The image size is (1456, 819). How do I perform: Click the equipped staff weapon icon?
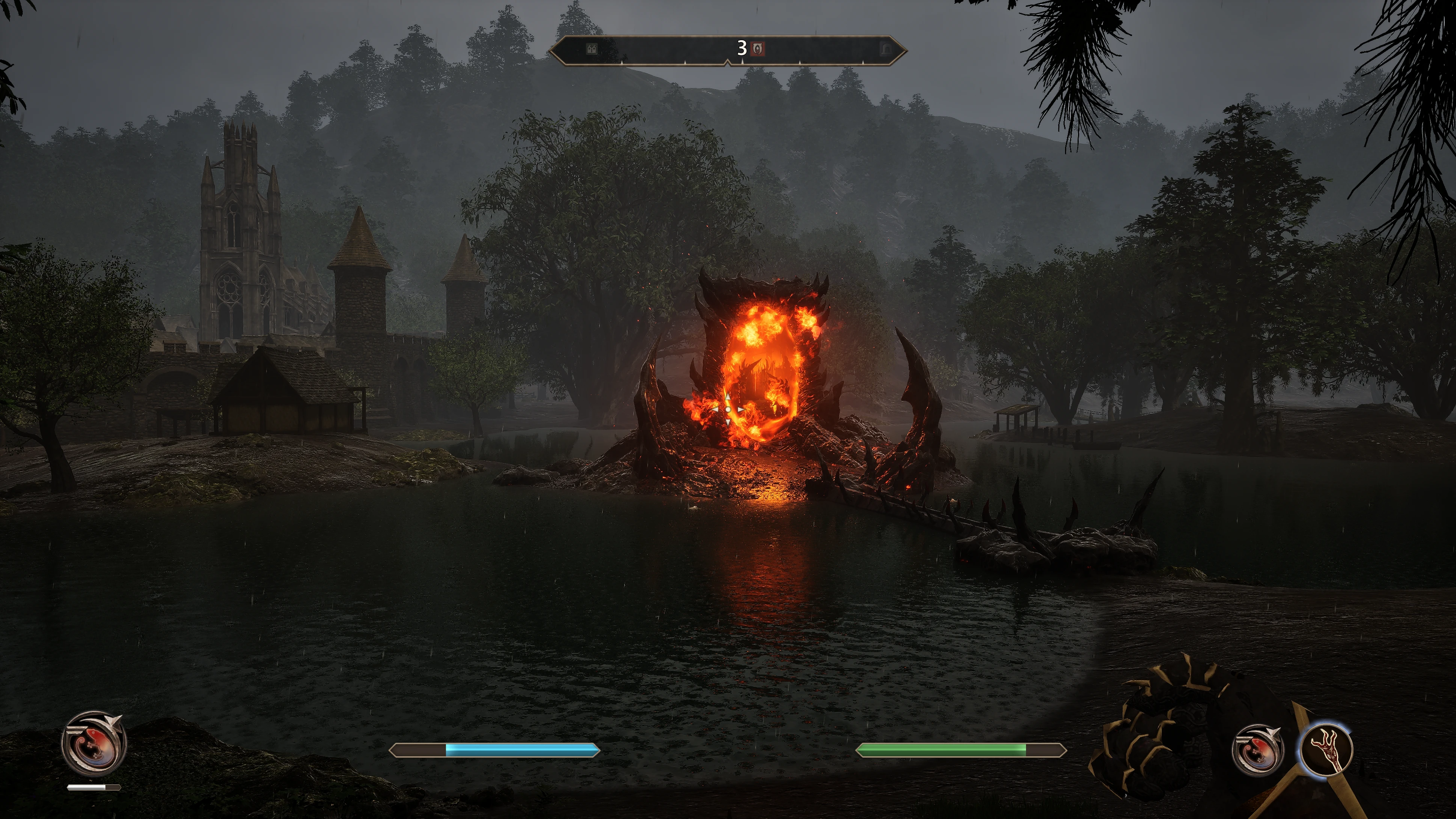tap(1326, 749)
